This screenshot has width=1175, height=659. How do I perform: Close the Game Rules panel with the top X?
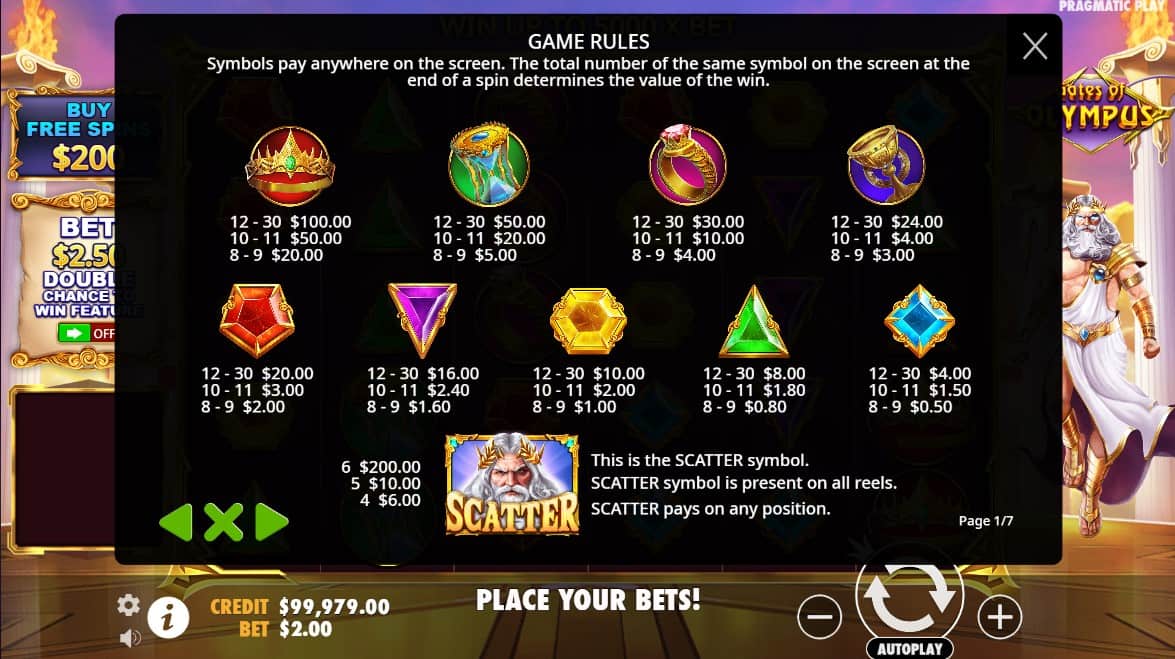(1035, 46)
